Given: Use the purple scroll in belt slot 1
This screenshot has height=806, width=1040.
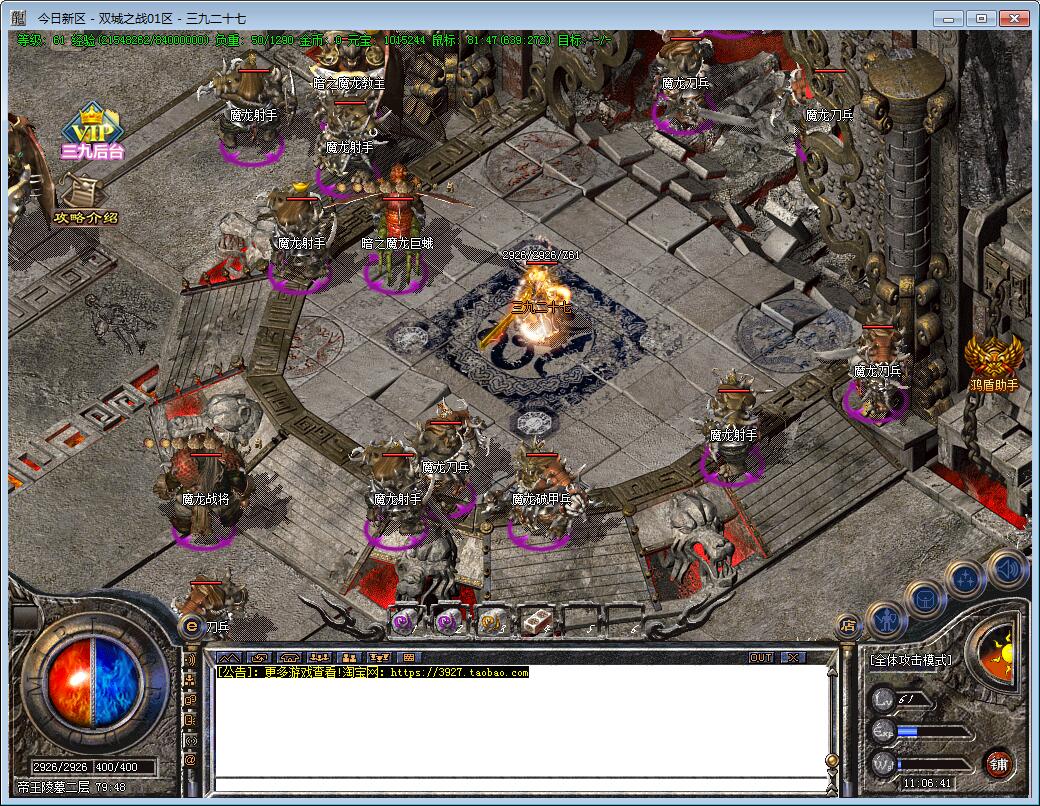Looking at the screenshot, I should click(x=403, y=621).
